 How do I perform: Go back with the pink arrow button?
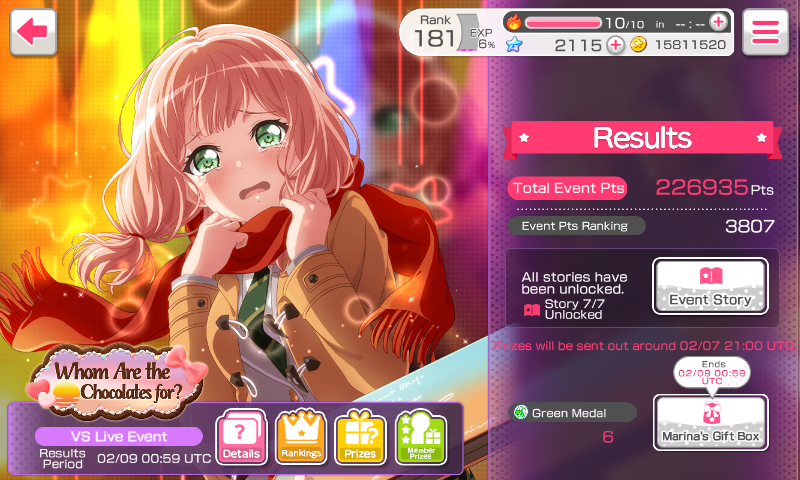click(x=32, y=31)
